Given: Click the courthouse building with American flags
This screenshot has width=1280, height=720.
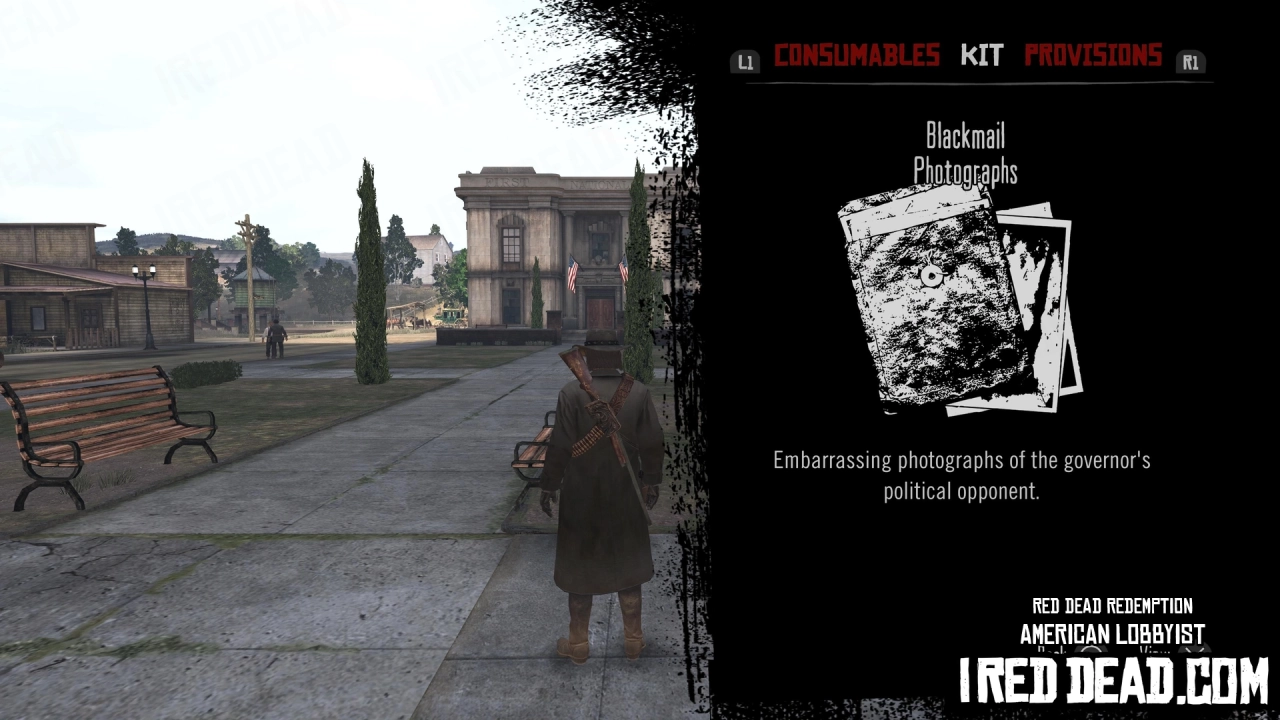Looking at the screenshot, I should tap(540, 250).
